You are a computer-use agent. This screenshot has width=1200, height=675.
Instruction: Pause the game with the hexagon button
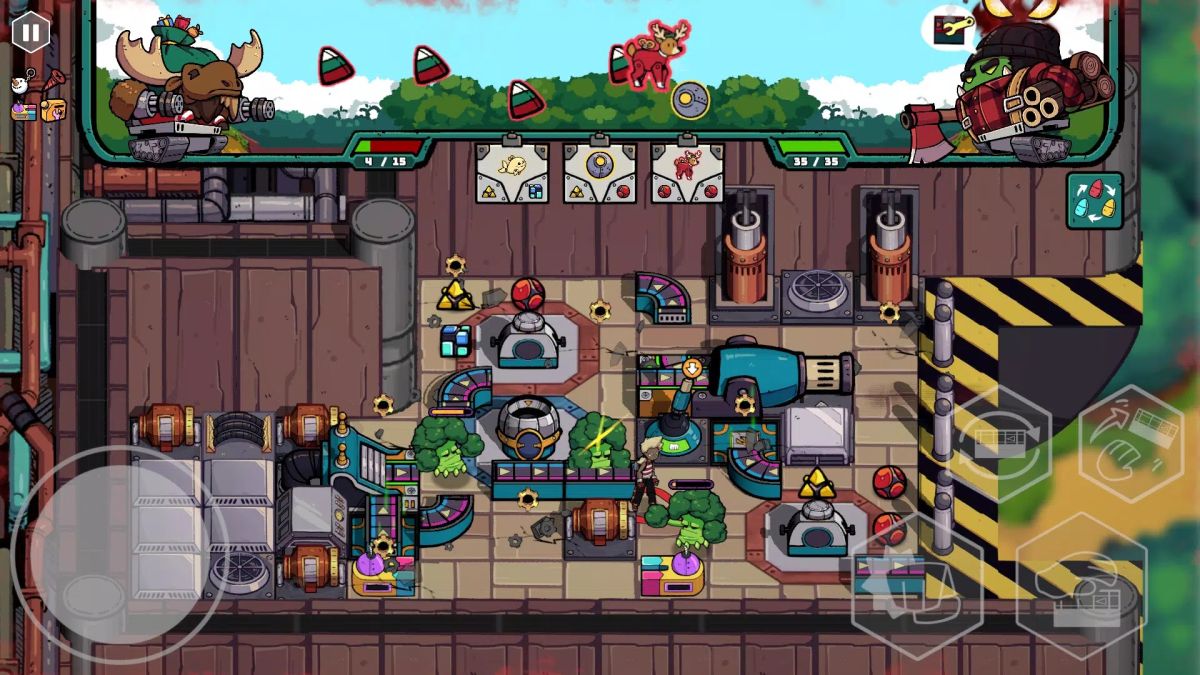(x=30, y=32)
